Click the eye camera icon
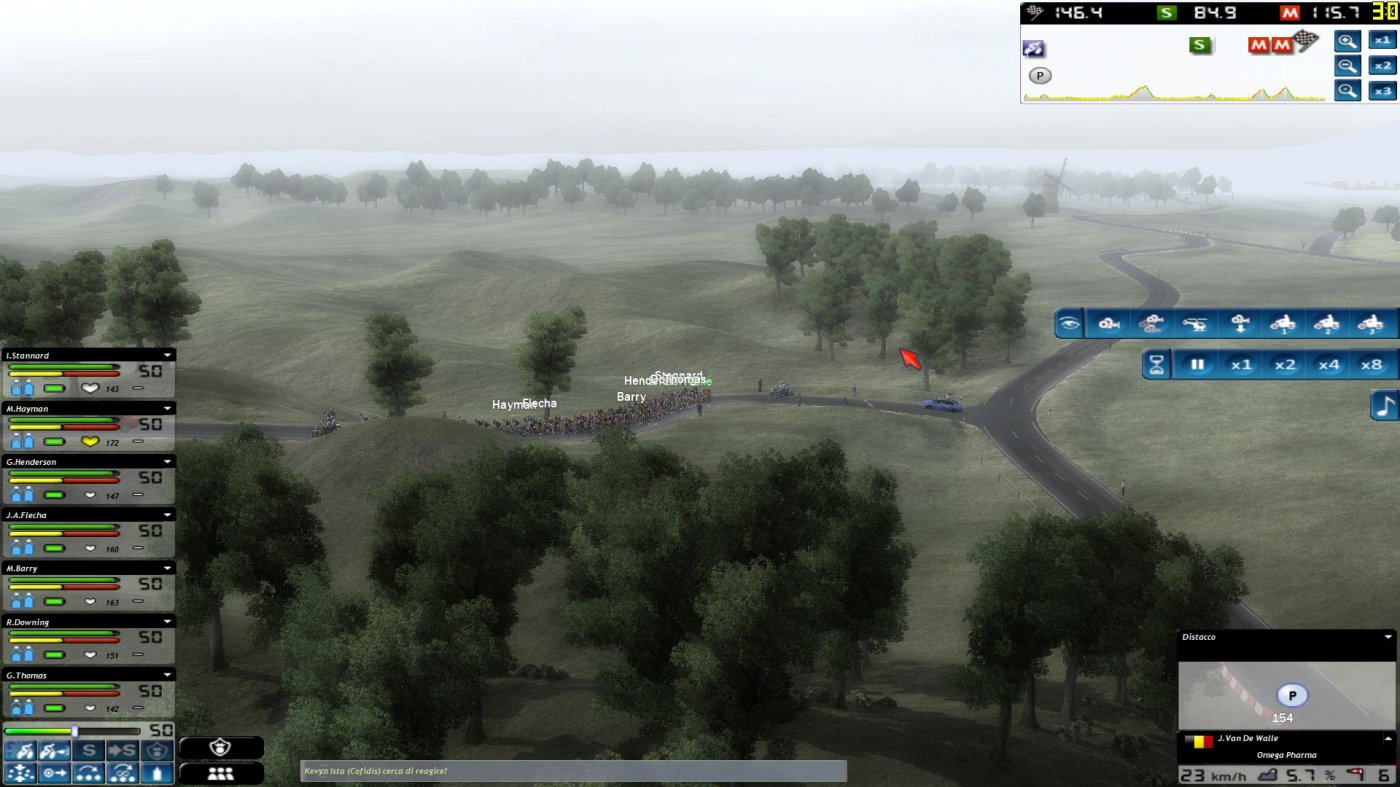This screenshot has width=1400, height=787. point(1067,322)
